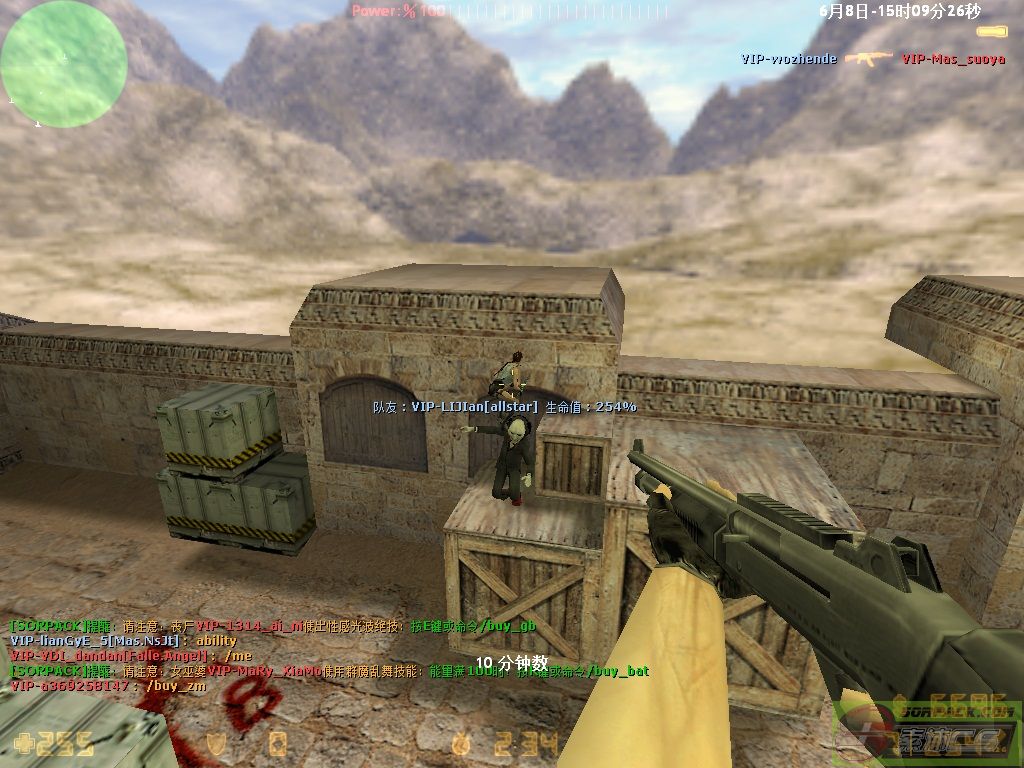This screenshot has height=768, width=1024.
Task: Click the armor shield icon
Action: (215, 743)
